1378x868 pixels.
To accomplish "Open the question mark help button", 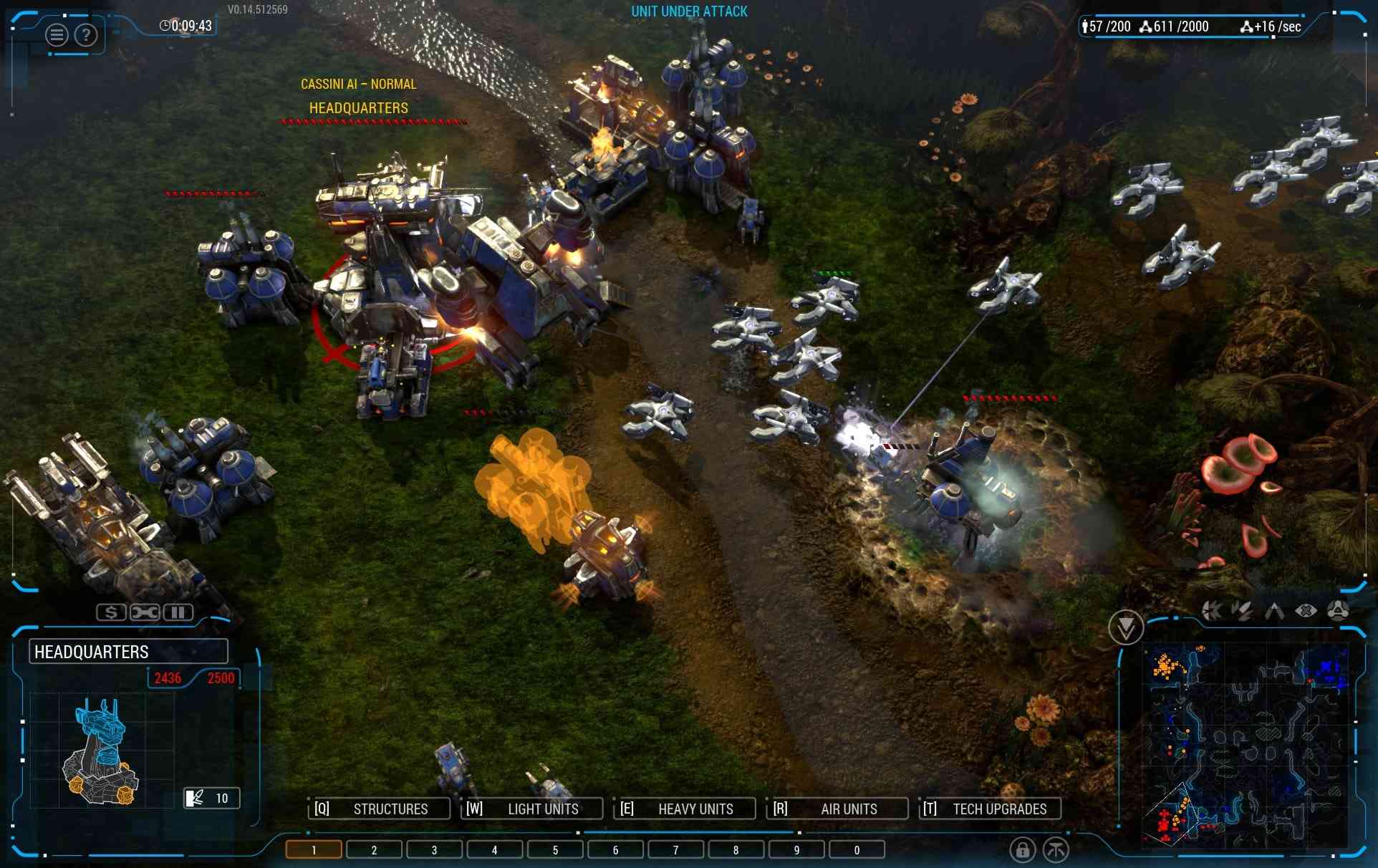I will tap(86, 34).
